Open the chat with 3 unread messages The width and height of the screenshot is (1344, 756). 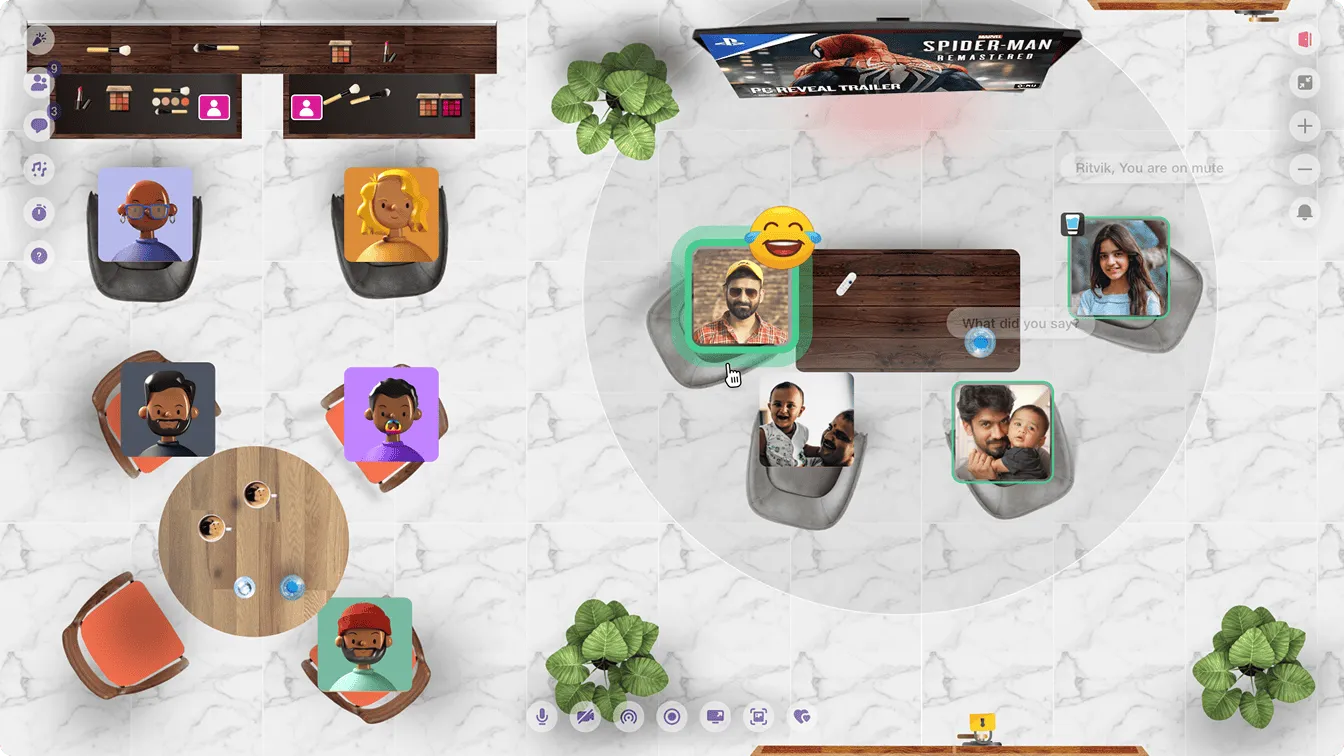click(x=39, y=126)
